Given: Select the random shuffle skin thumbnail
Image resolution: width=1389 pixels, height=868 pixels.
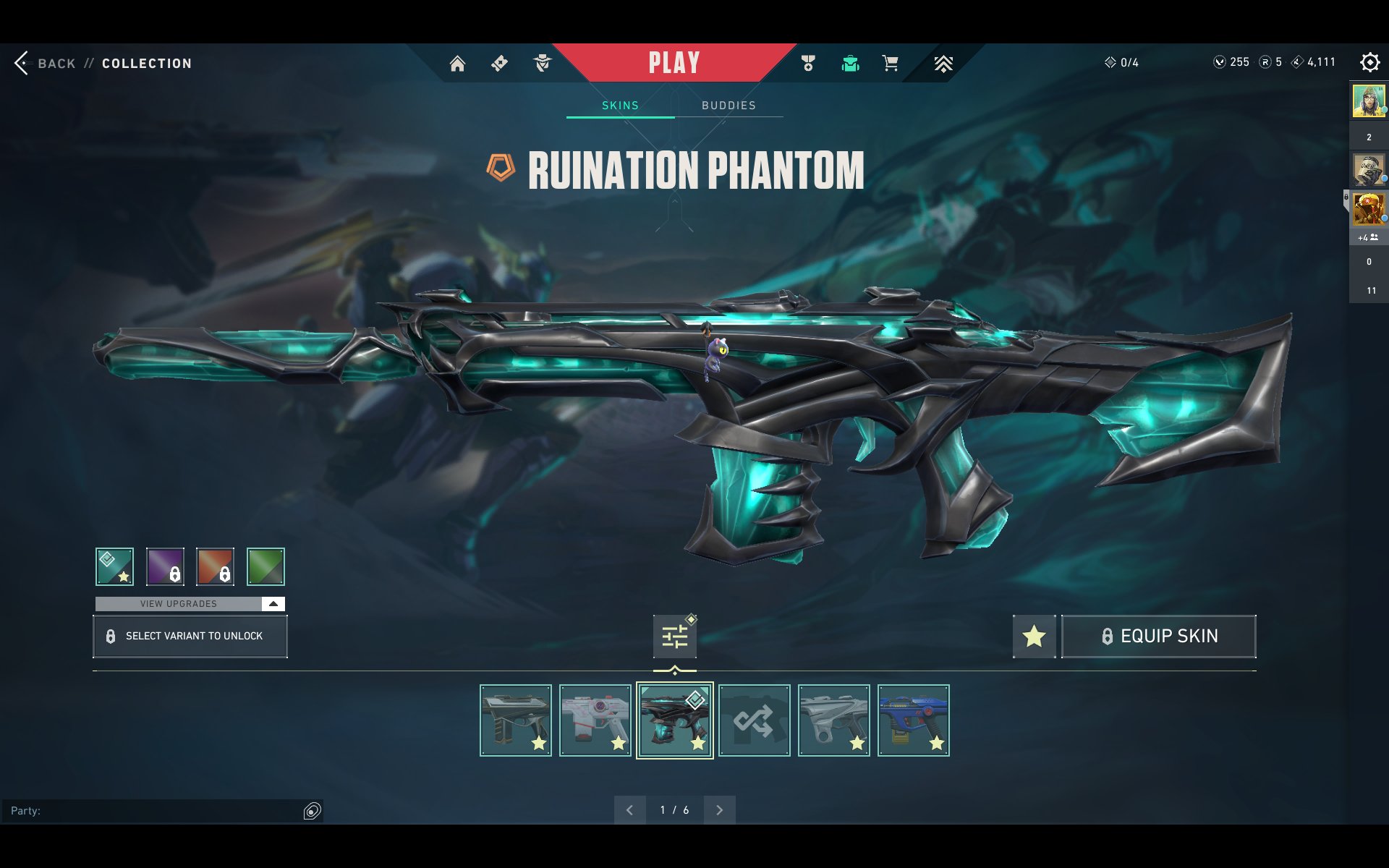Looking at the screenshot, I should coord(754,720).
